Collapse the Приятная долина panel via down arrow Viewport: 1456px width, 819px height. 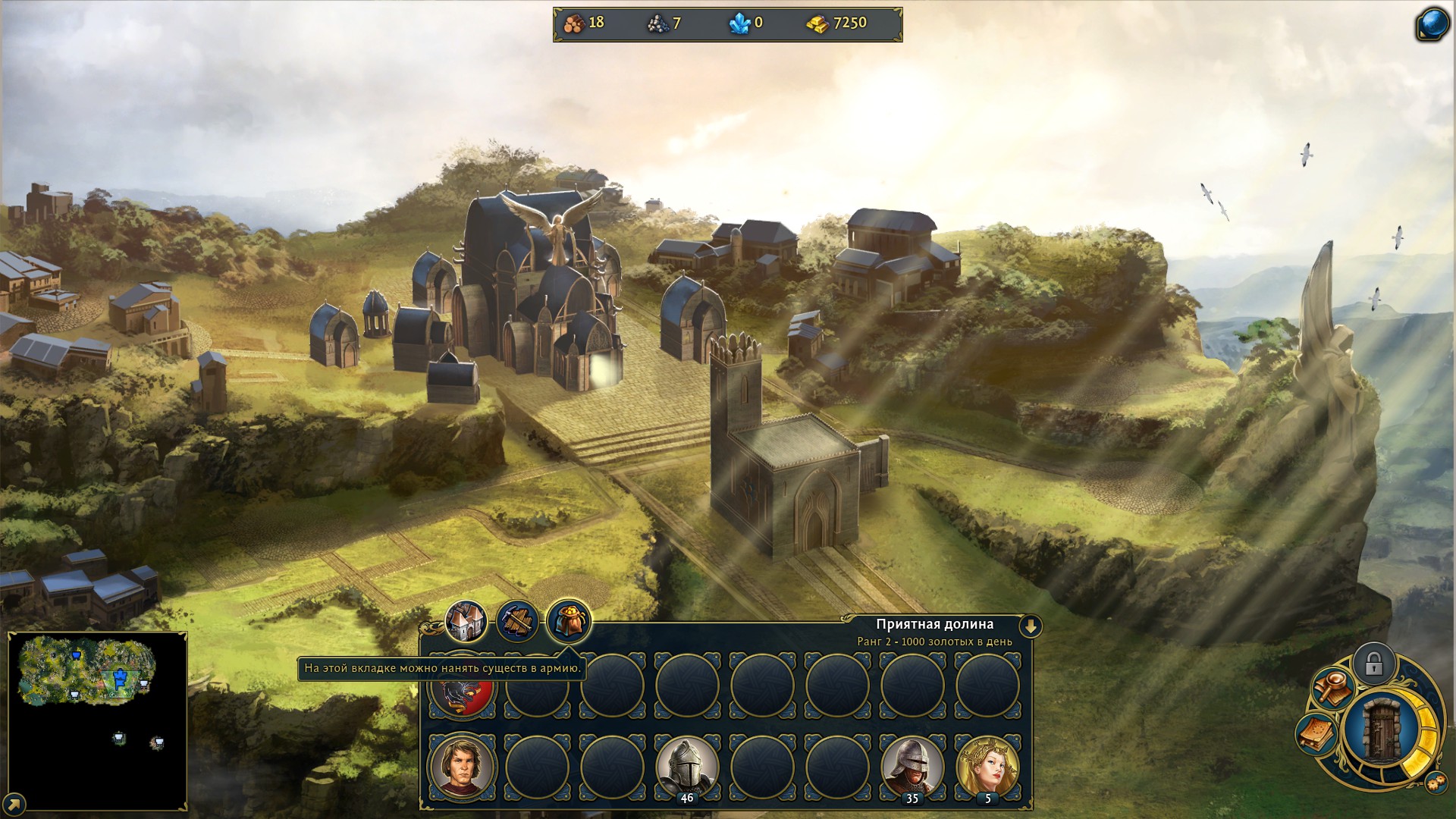[1031, 625]
